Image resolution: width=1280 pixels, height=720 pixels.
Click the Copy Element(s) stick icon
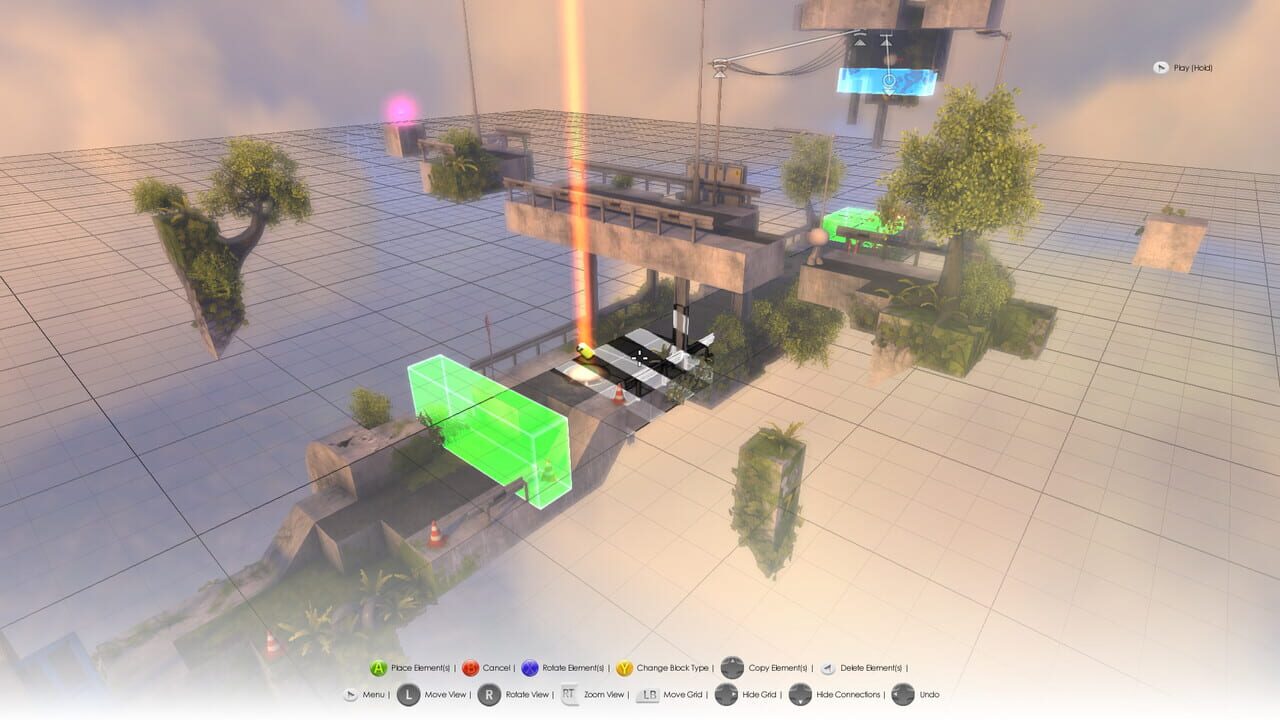click(x=731, y=668)
